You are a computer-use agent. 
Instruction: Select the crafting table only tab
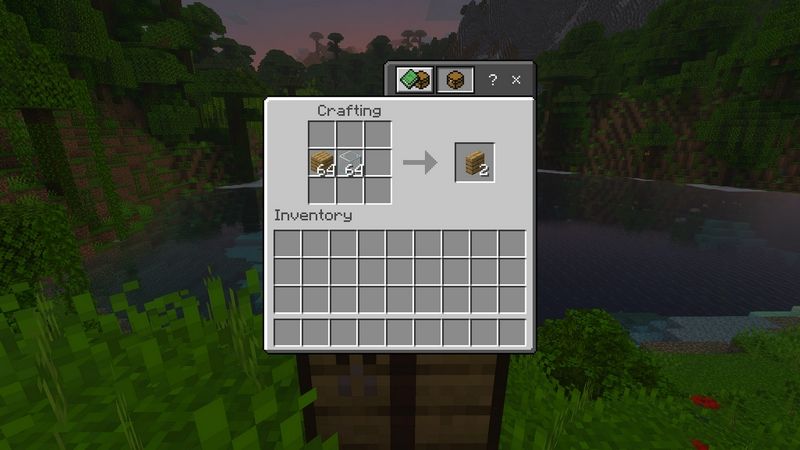pos(455,80)
